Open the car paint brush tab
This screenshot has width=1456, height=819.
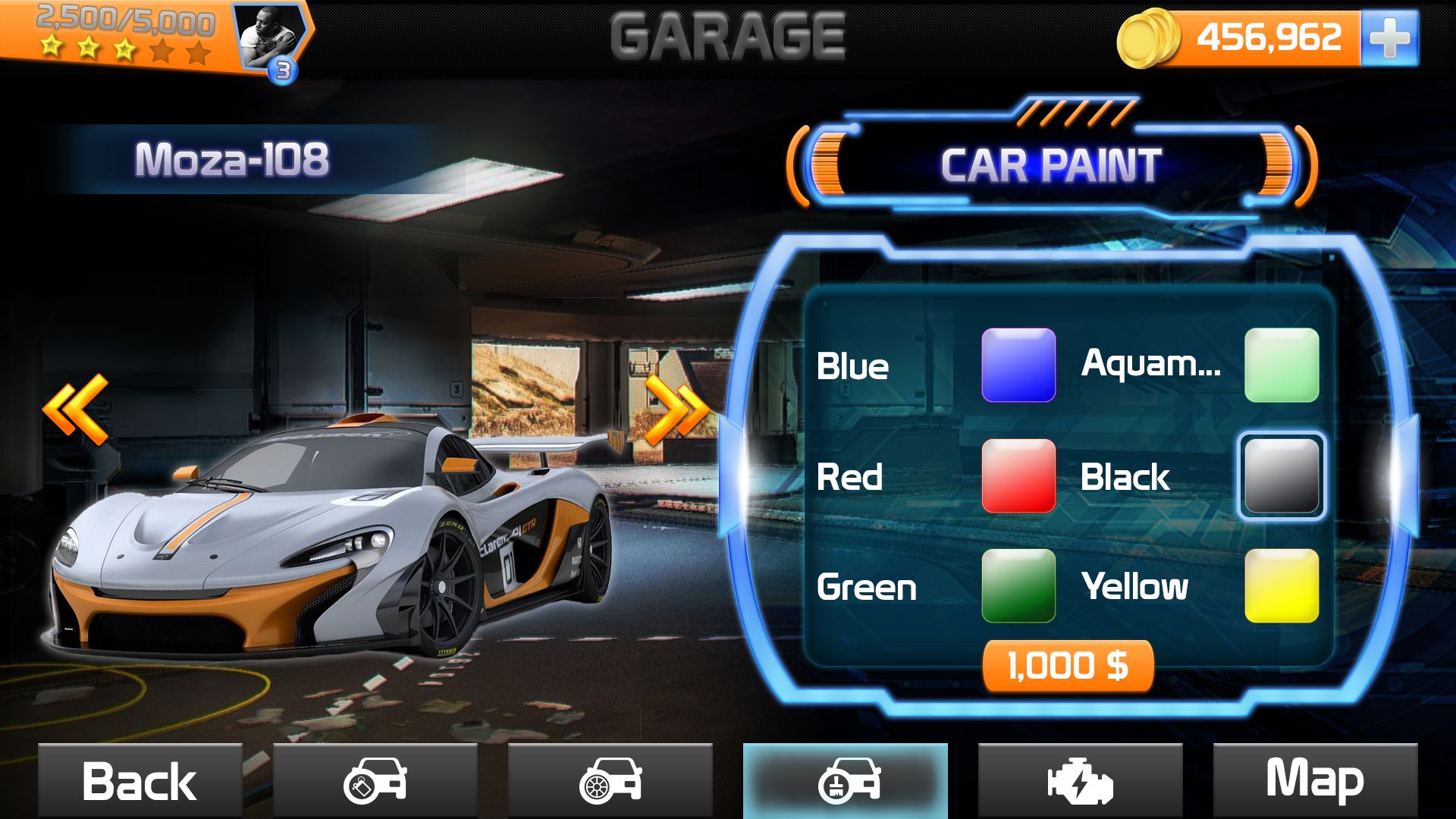[x=846, y=781]
